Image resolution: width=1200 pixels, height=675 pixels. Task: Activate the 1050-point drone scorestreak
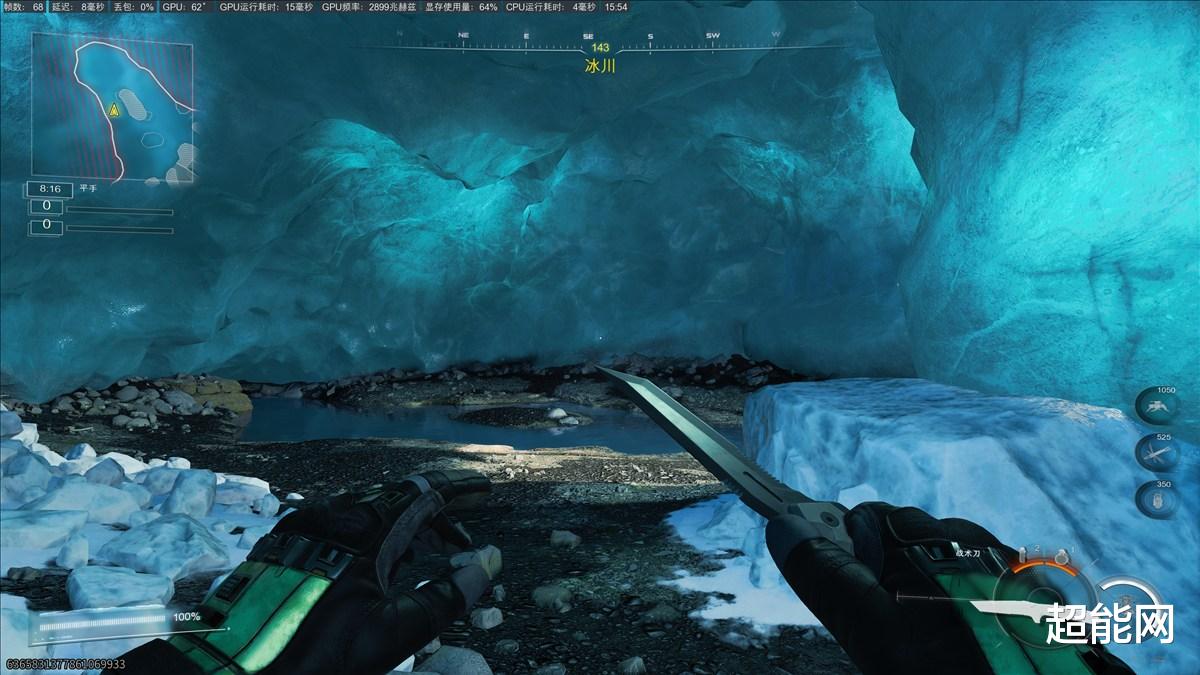click(x=1157, y=407)
